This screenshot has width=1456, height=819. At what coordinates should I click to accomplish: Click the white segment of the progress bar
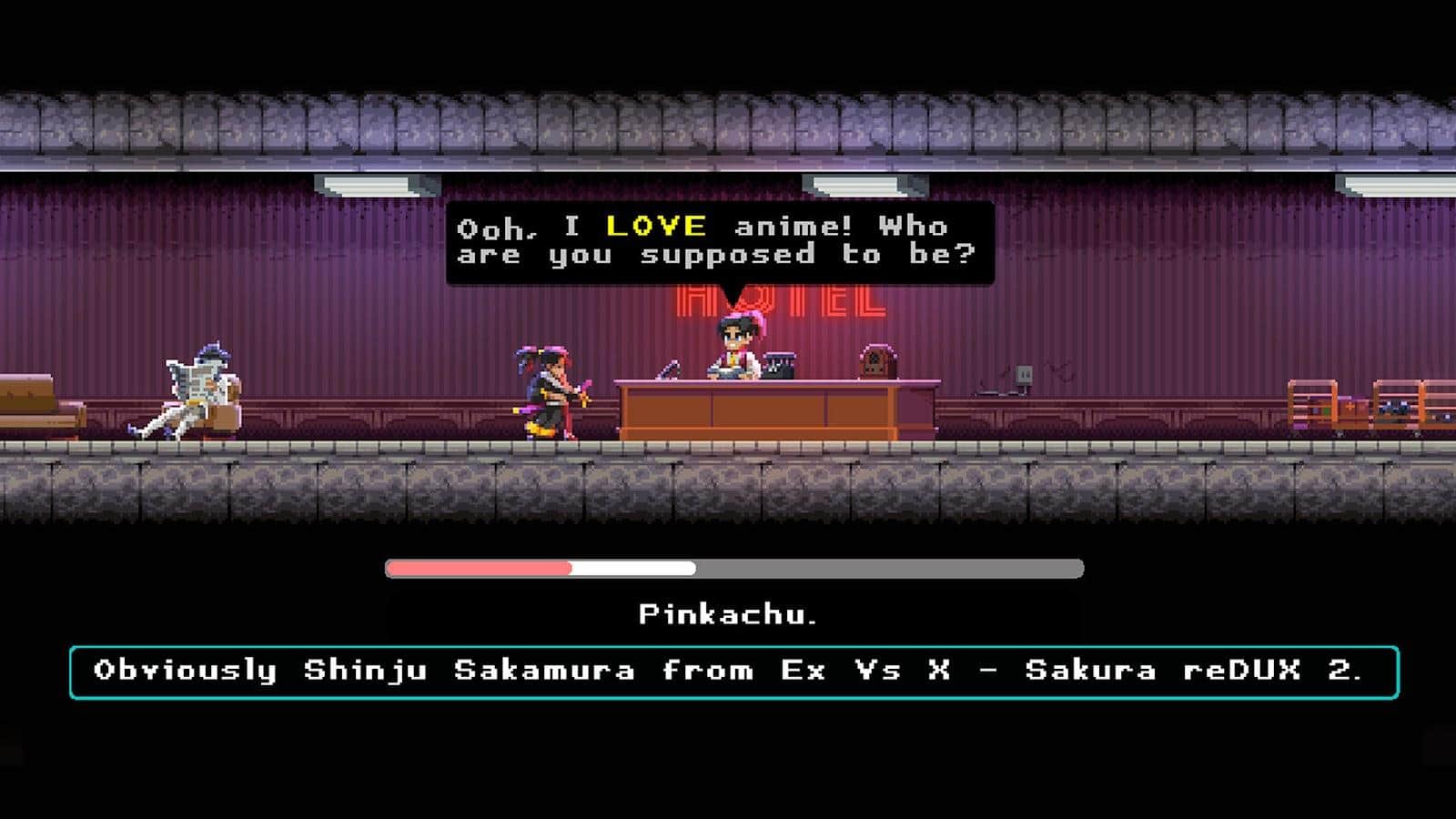coord(632,569)
